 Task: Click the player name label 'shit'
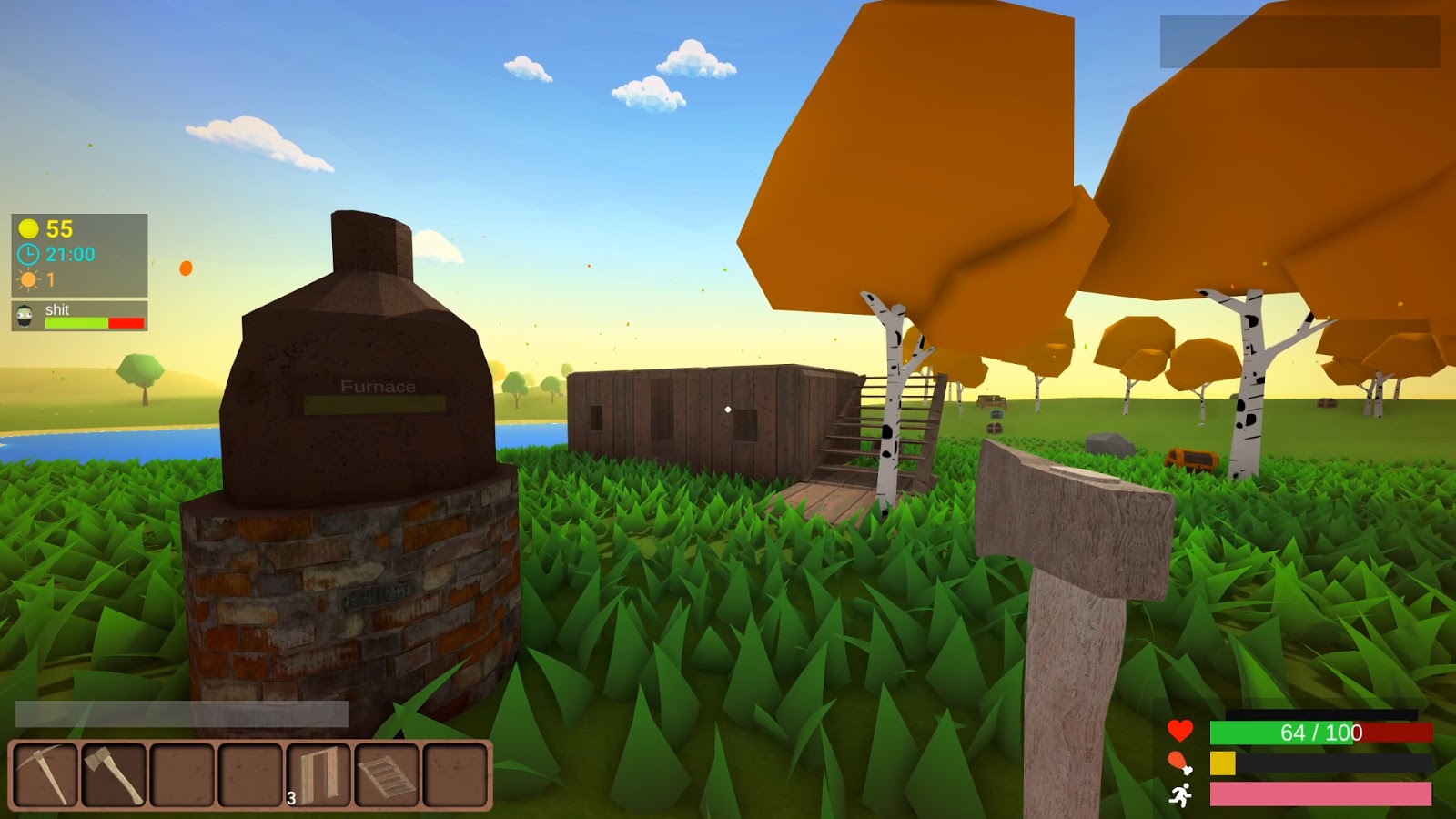click(57, 309)
